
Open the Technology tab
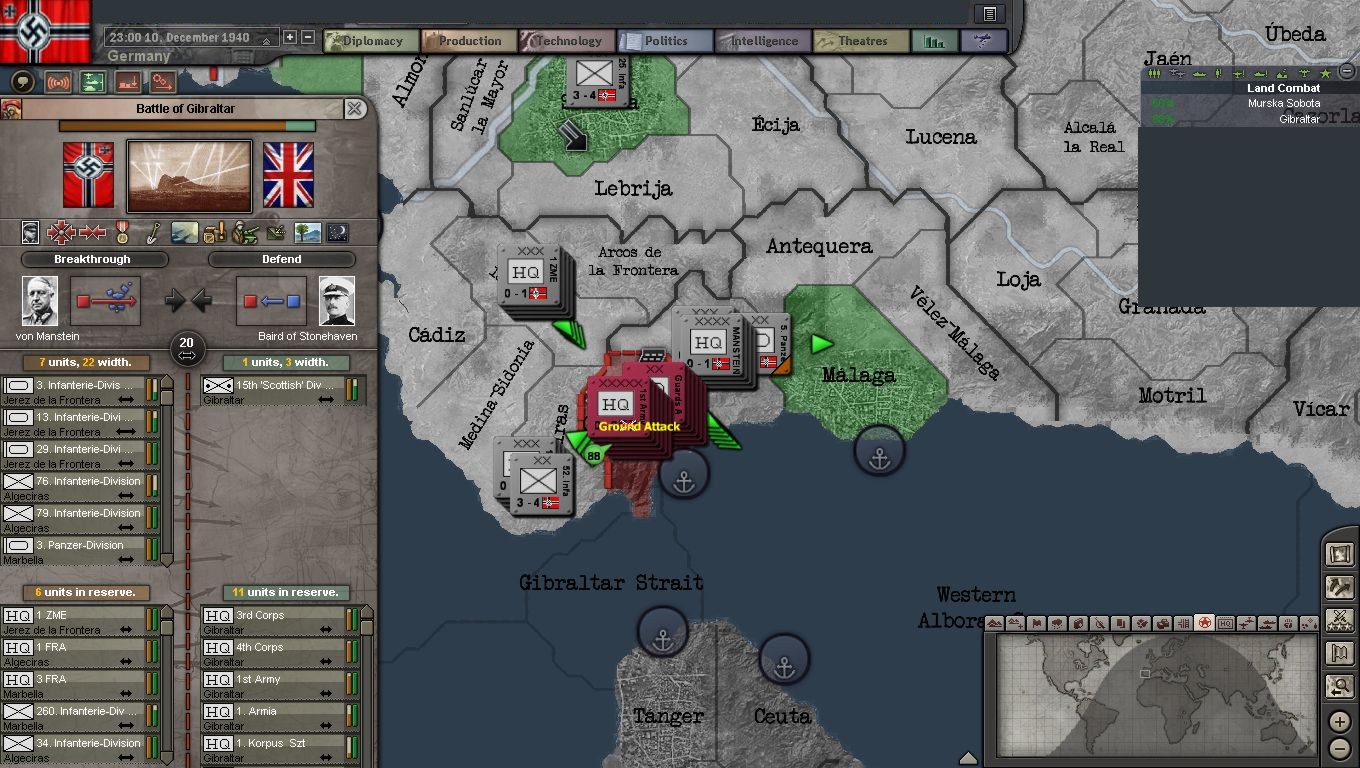[567, 41]
